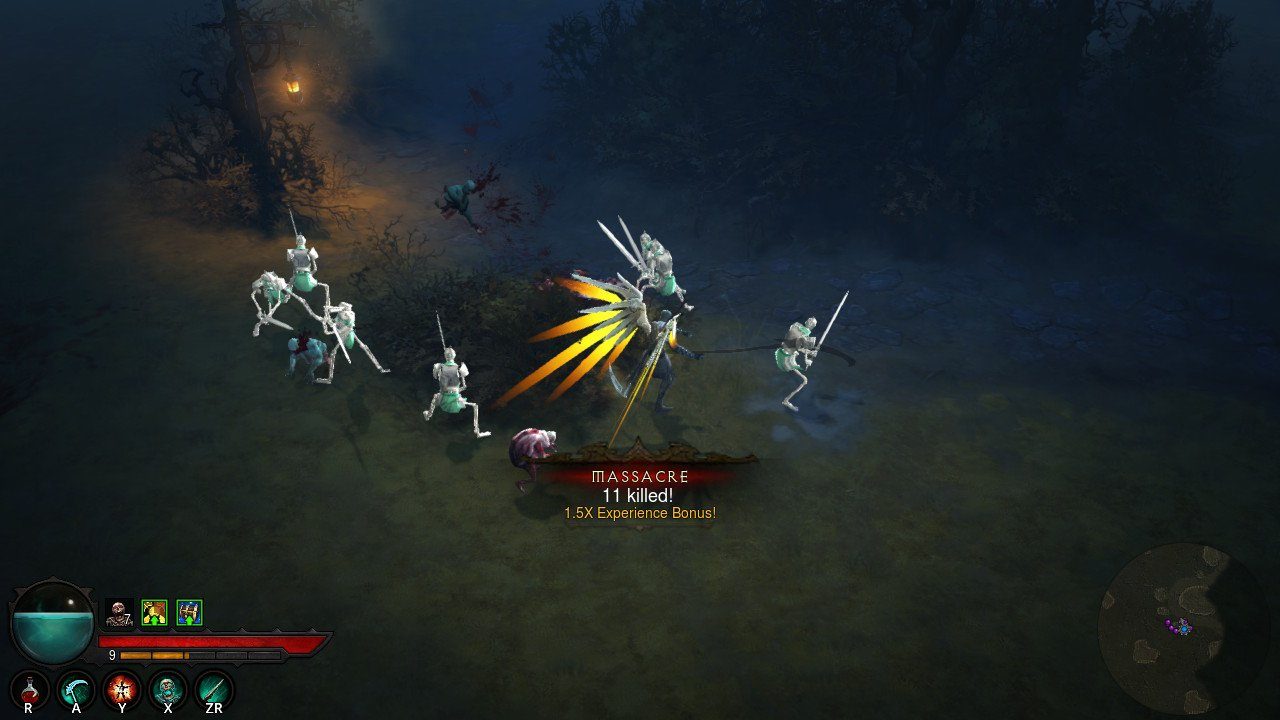Use the red health potion

tap(30, 689)
